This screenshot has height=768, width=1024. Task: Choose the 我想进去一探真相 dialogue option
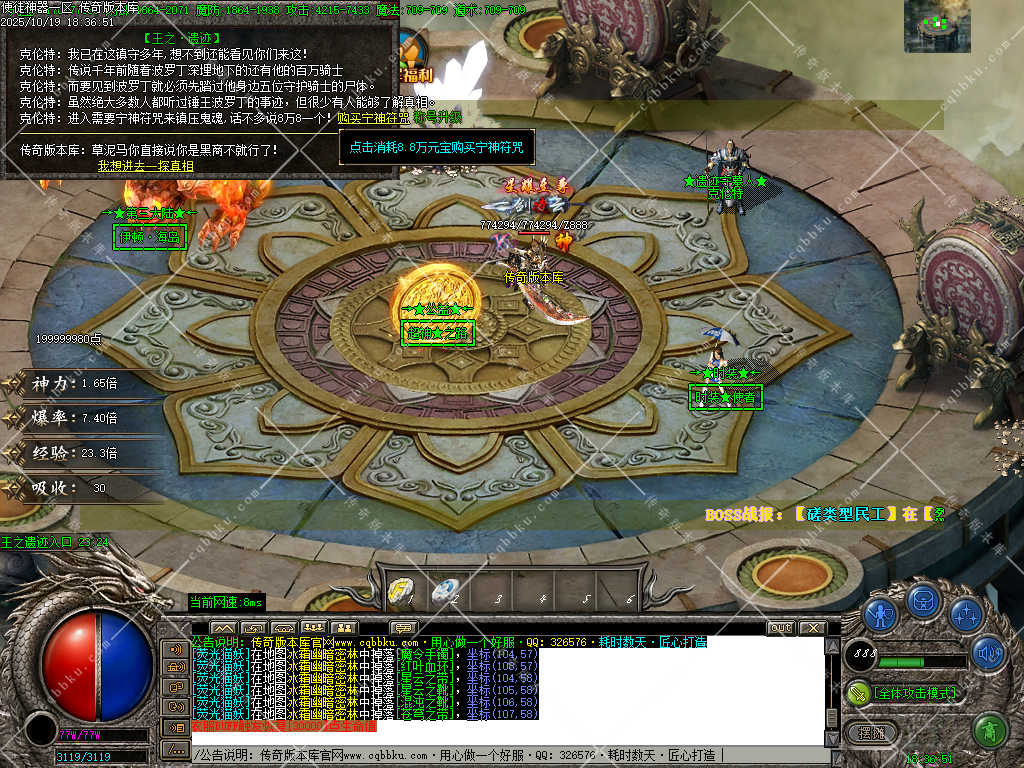pos(145,166)
